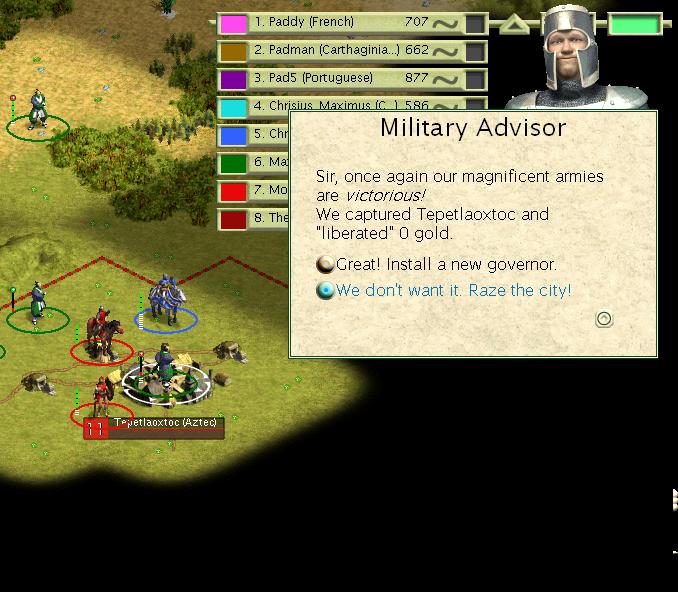Click the Tepetlaoxtoc (Aztec) city name label
The height and width of the screenshot is (592, 678).
coord(162,424)
